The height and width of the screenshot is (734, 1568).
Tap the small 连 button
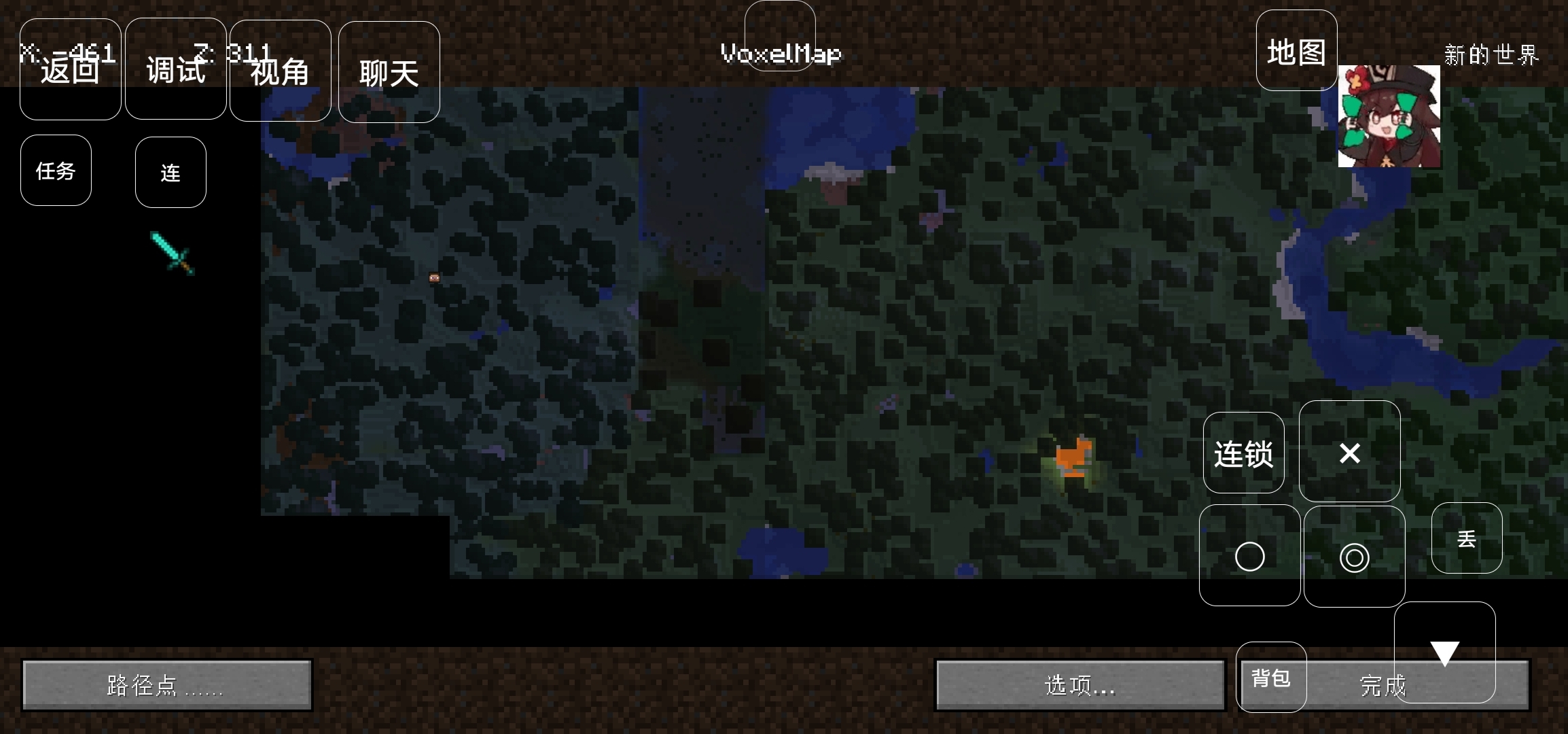171,173
